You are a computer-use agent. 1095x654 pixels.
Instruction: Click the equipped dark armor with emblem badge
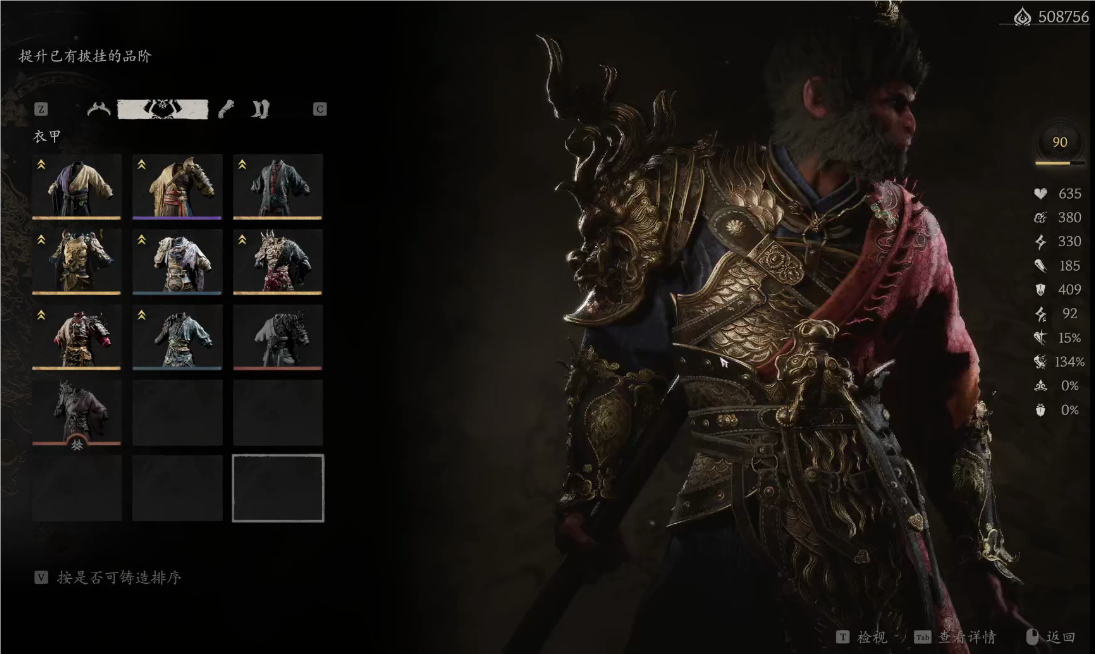point(77,411)
